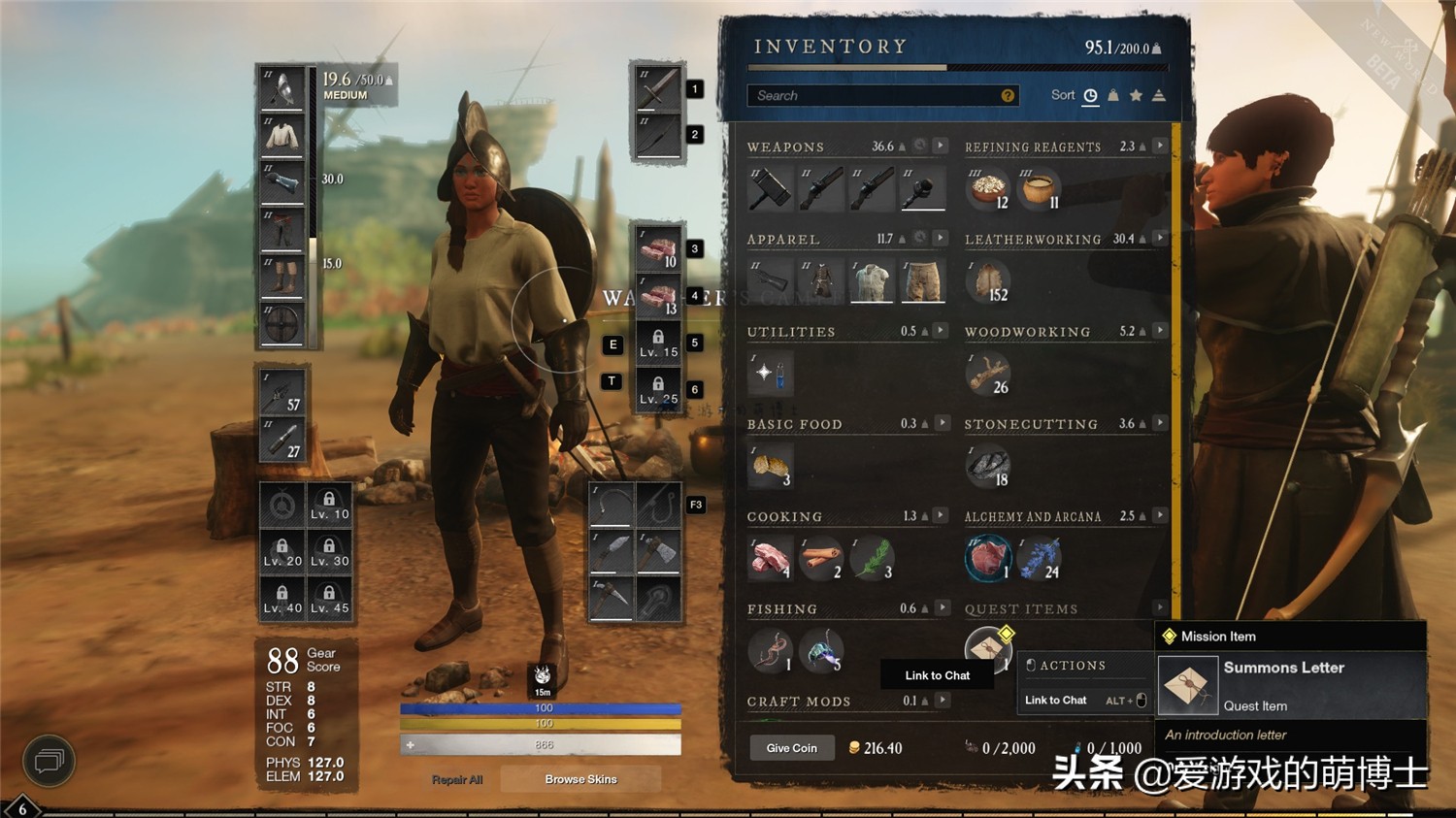The image size is (1456, 818).
Task: Collapse the Weapons category arrow
Action: (x=940, y=146)
